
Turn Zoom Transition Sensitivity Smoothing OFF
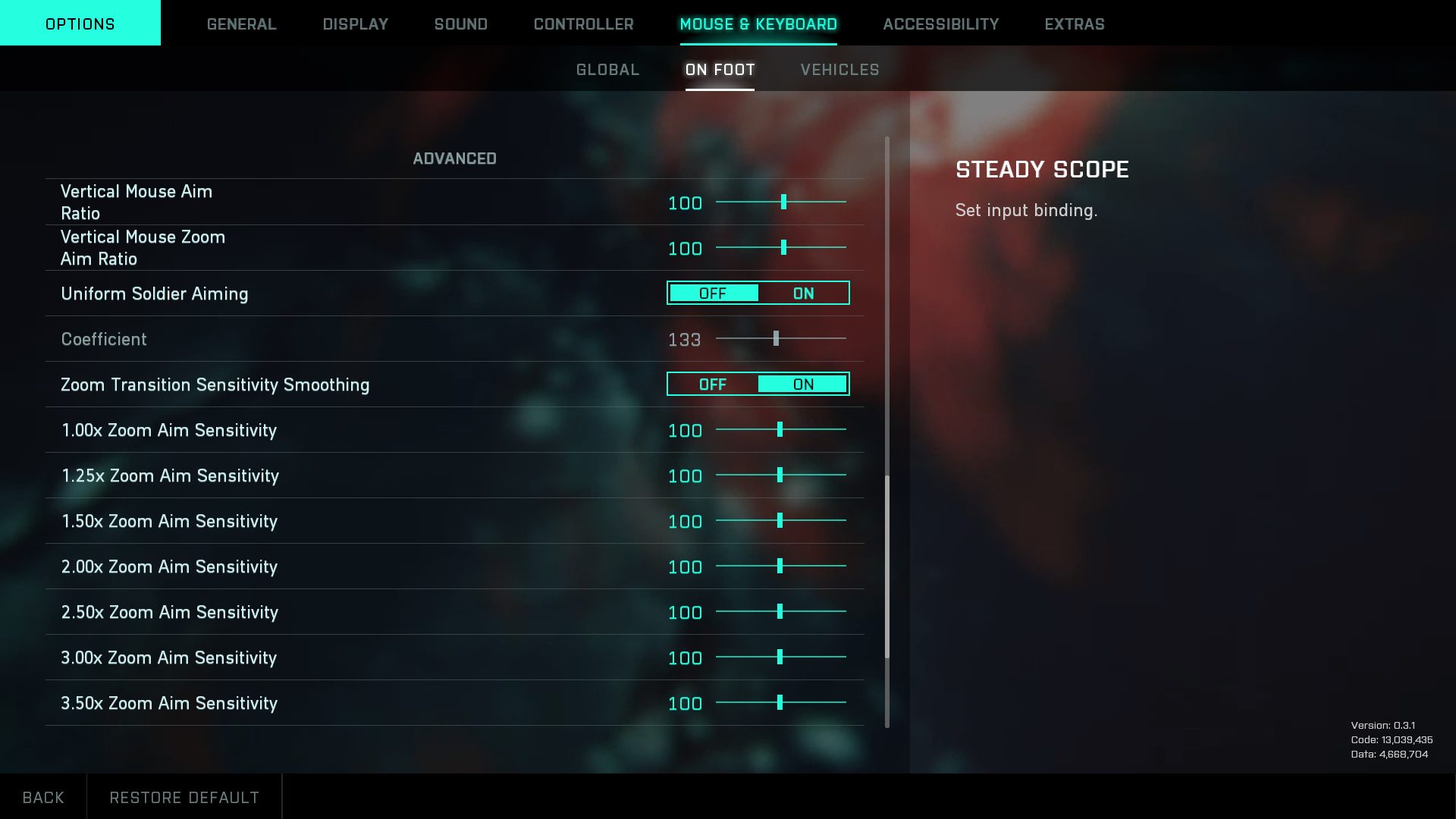click(712, 384)
